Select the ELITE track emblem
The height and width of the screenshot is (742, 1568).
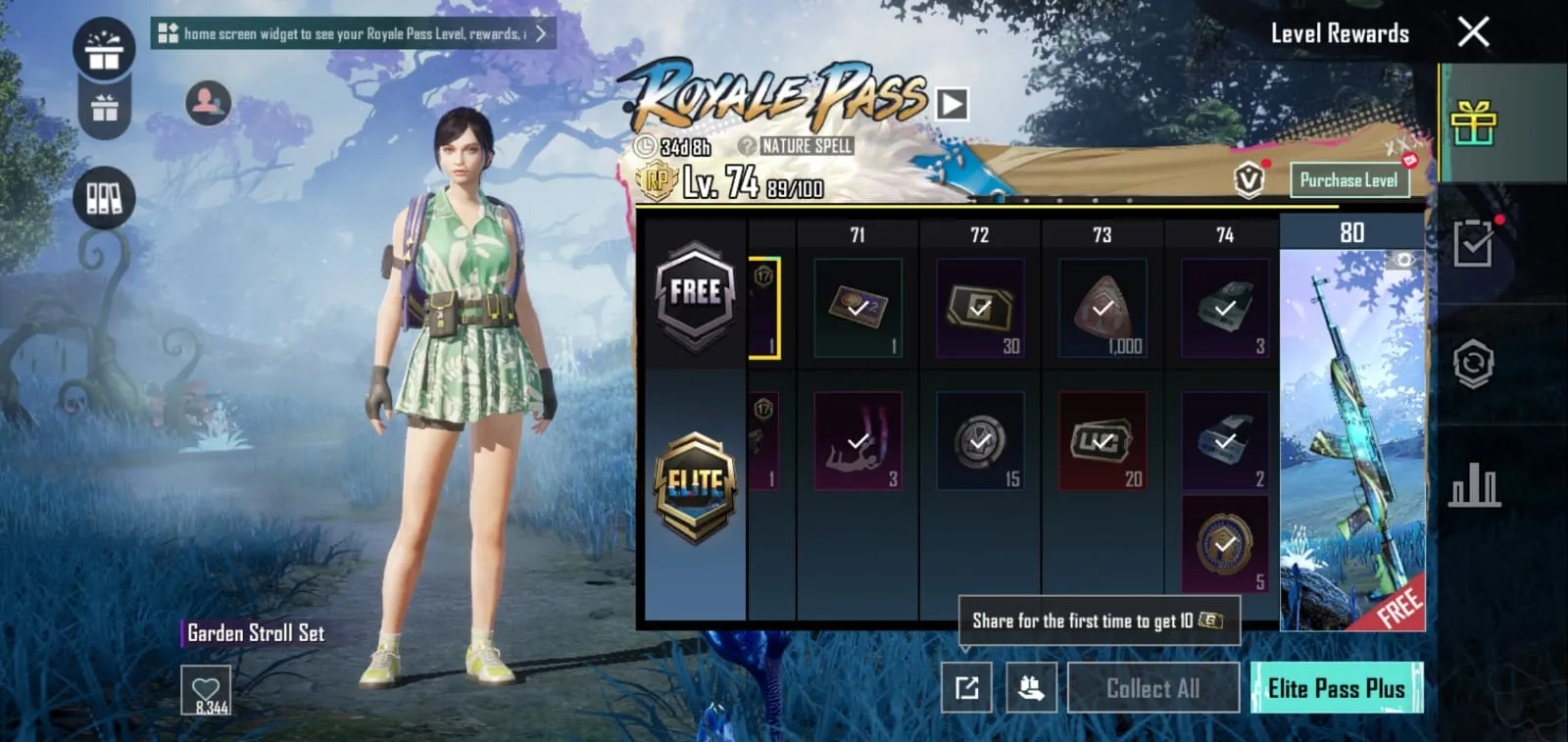[694, 480]
